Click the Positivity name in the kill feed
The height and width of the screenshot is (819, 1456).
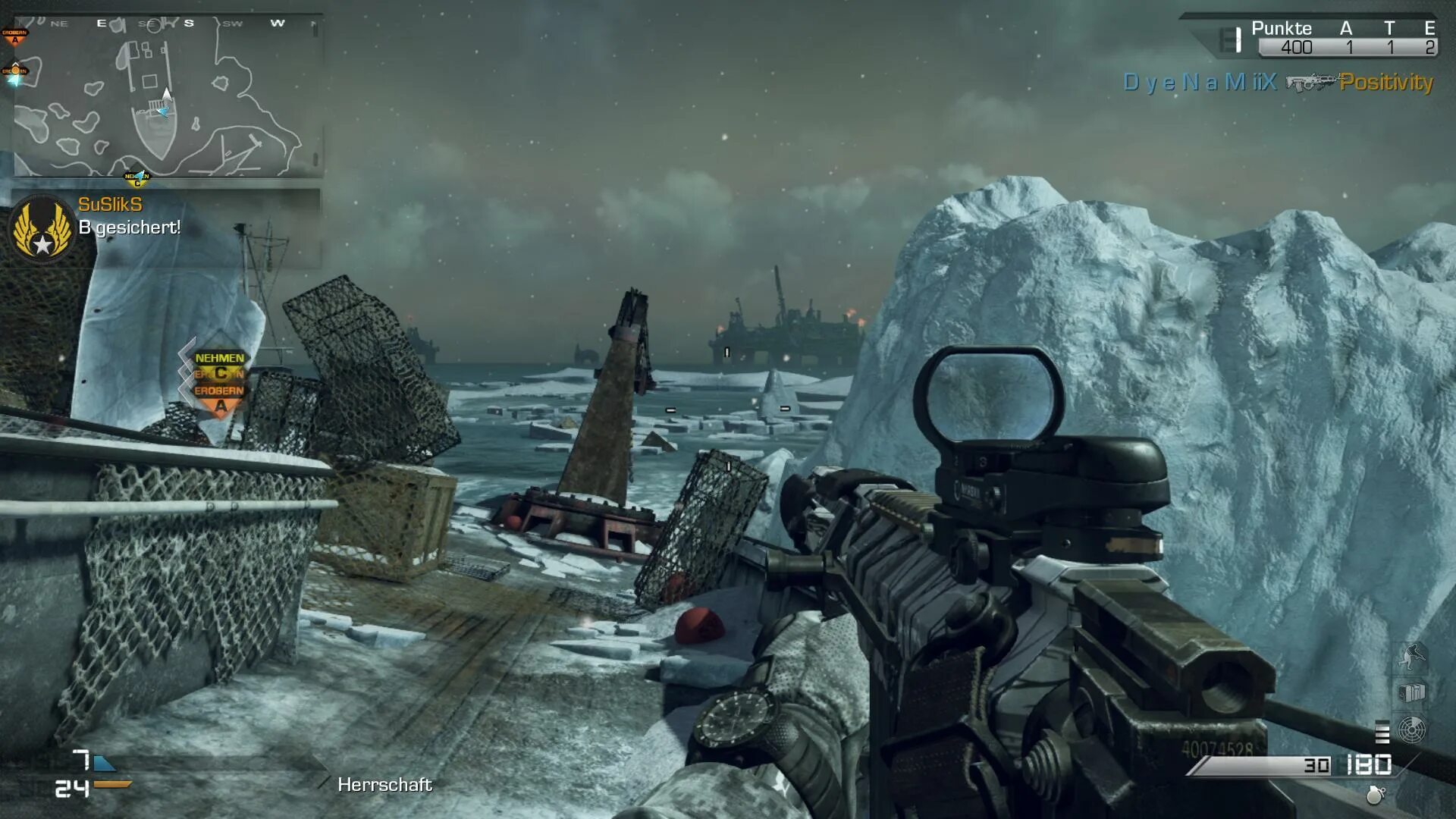click(x=1386, y=82)
